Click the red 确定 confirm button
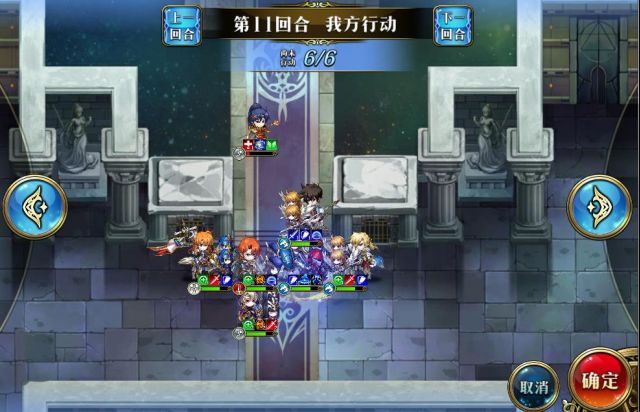Screen dimensions: 640x412 (x=600, y=381)
